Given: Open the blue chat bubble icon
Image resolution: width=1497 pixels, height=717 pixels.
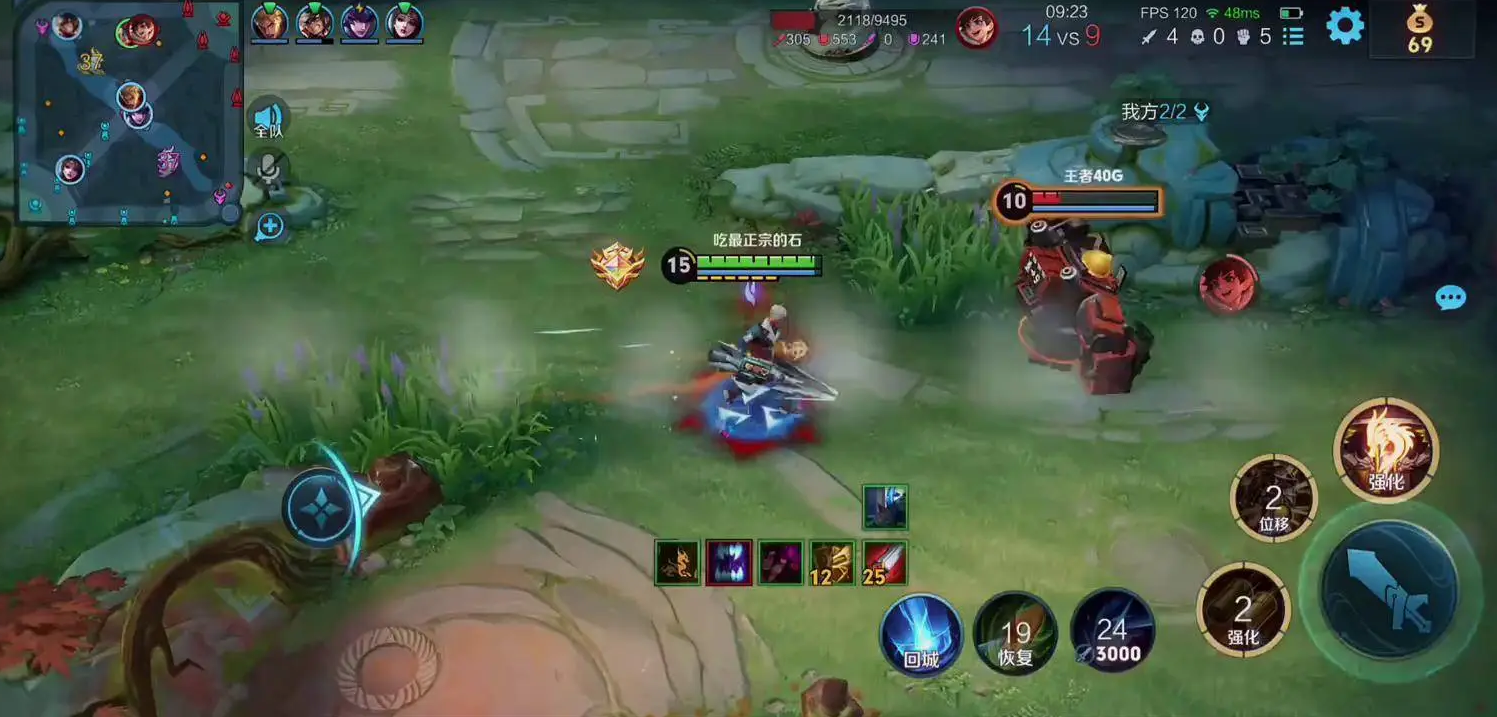Looking at the screenshot, I should (1450, 297).
